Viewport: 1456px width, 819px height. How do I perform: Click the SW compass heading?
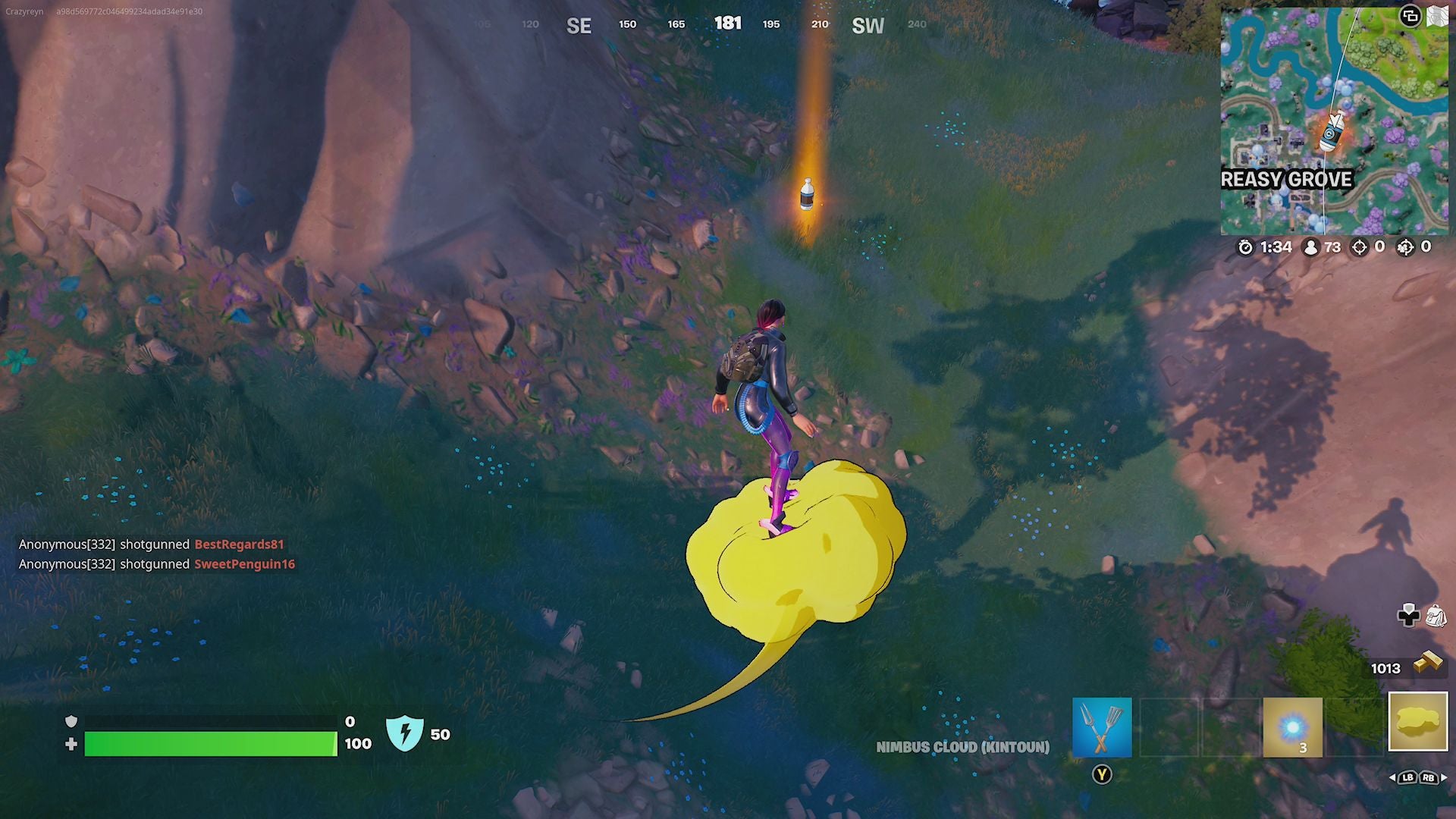[x=868, y=25]
